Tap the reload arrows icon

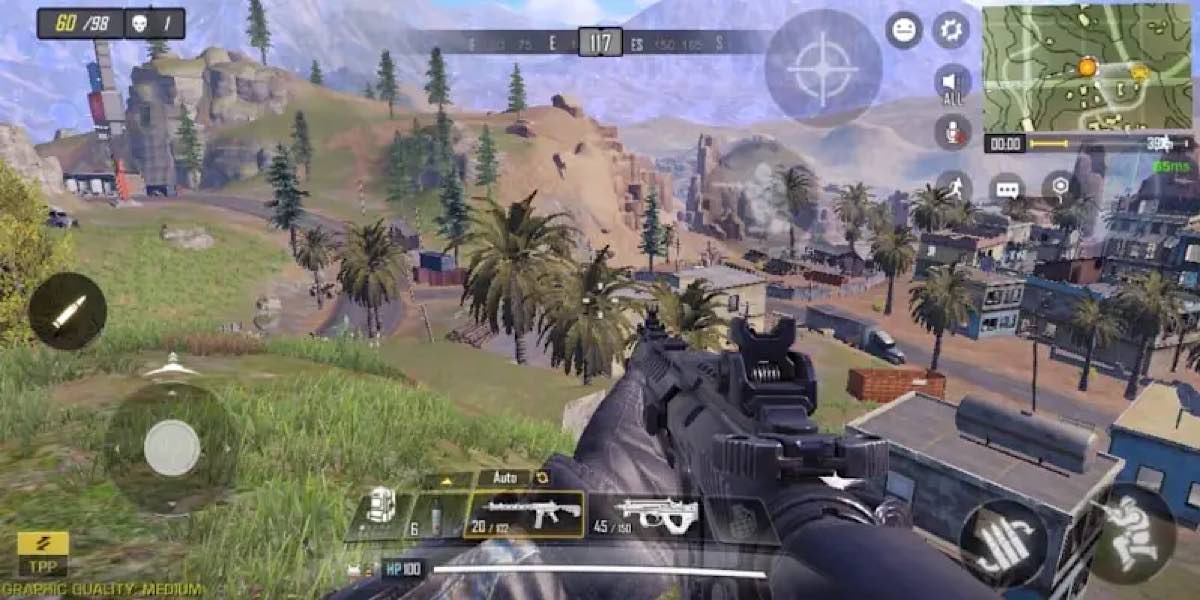point(543,478)
